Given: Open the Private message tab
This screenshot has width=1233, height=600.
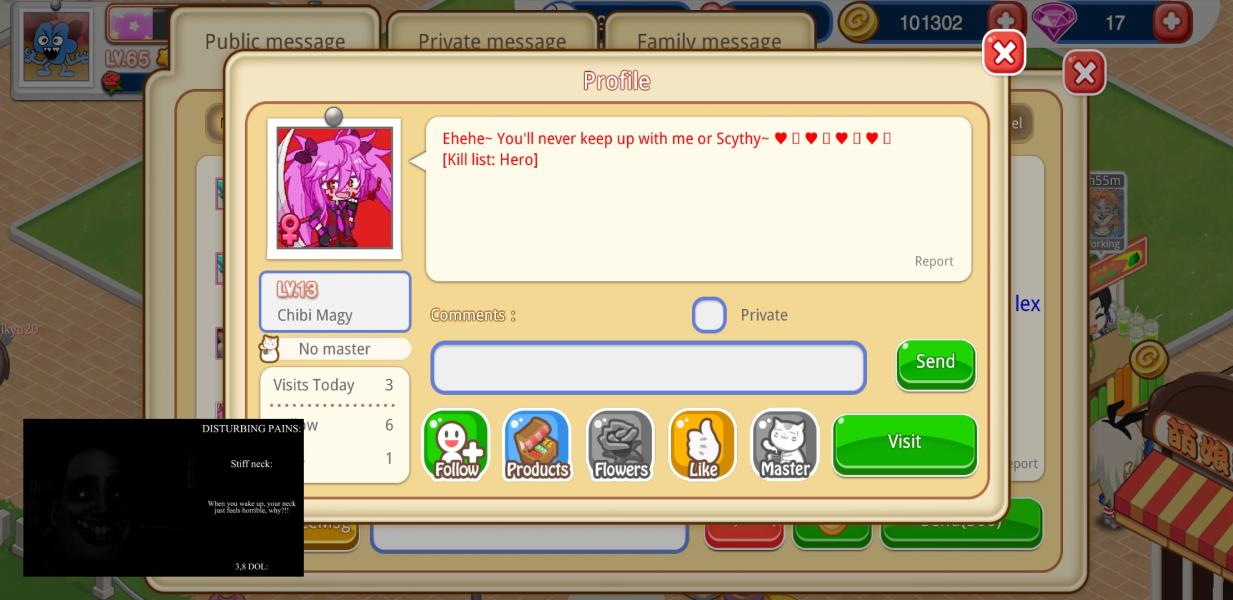Looking at the screenshot, I should [491, 41].
